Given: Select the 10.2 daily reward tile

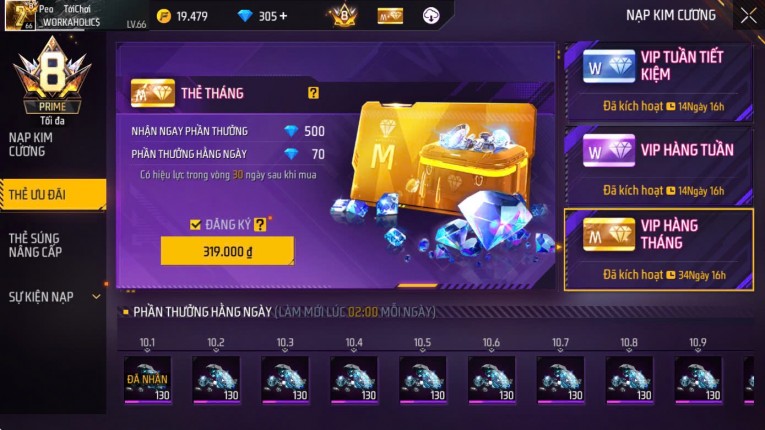Looking at the screenshot, I should click(216, 380).
